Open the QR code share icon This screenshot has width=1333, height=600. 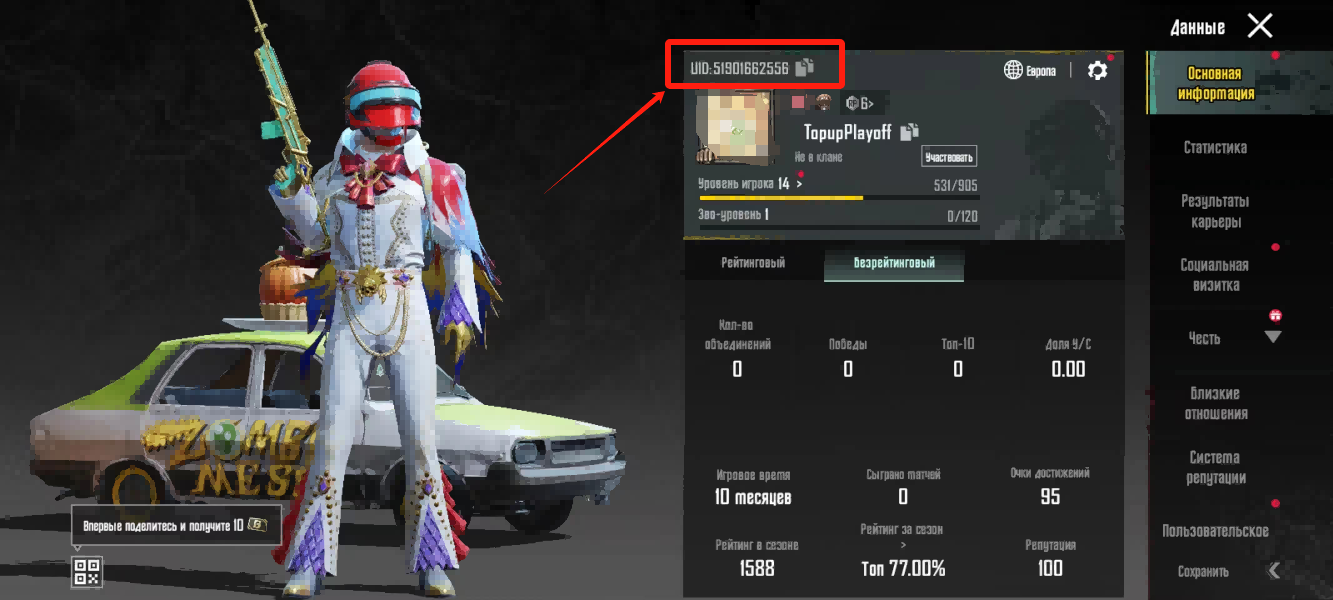pos(87,572)
